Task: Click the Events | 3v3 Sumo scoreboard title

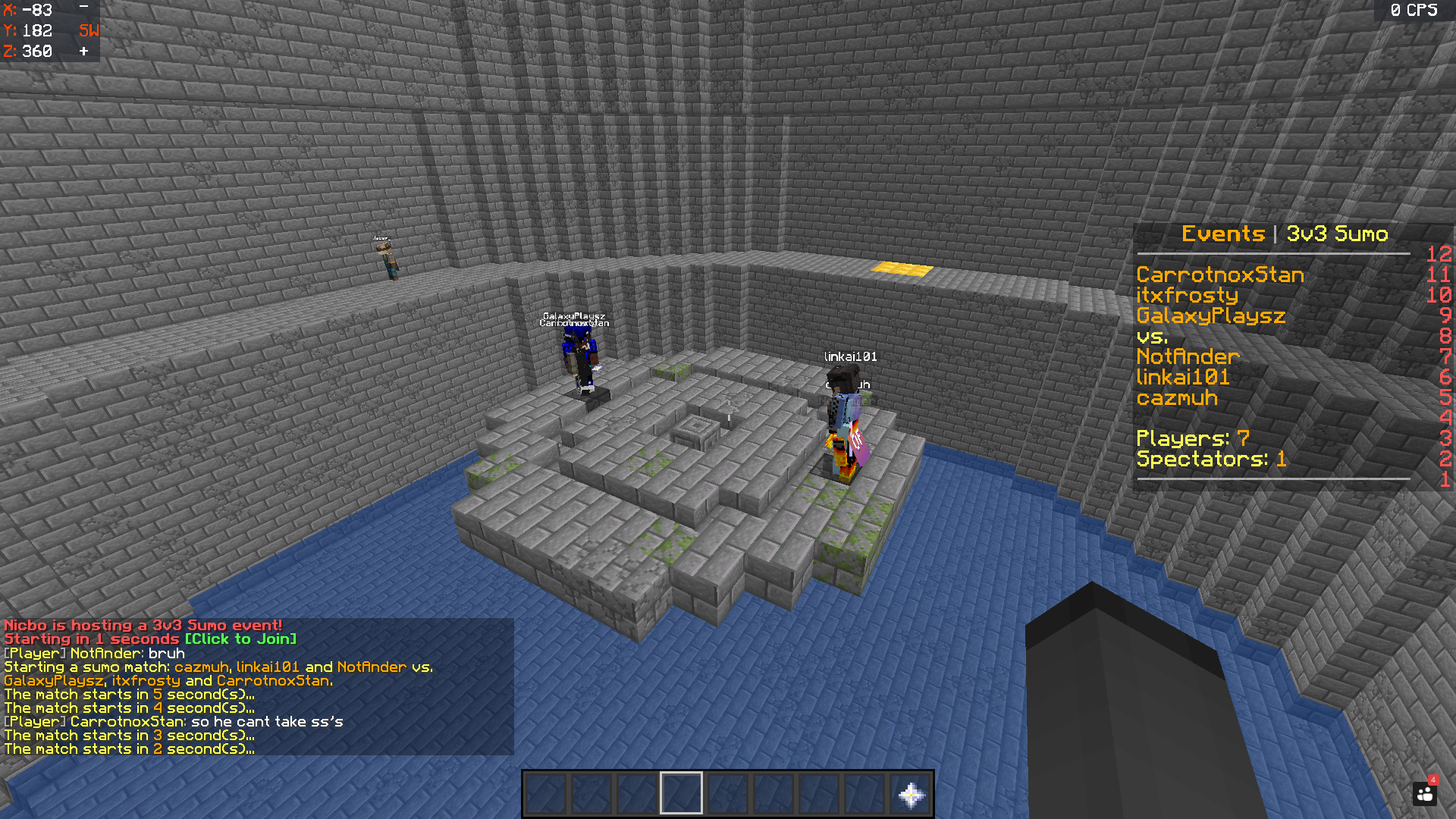Action: (1285, 234)
